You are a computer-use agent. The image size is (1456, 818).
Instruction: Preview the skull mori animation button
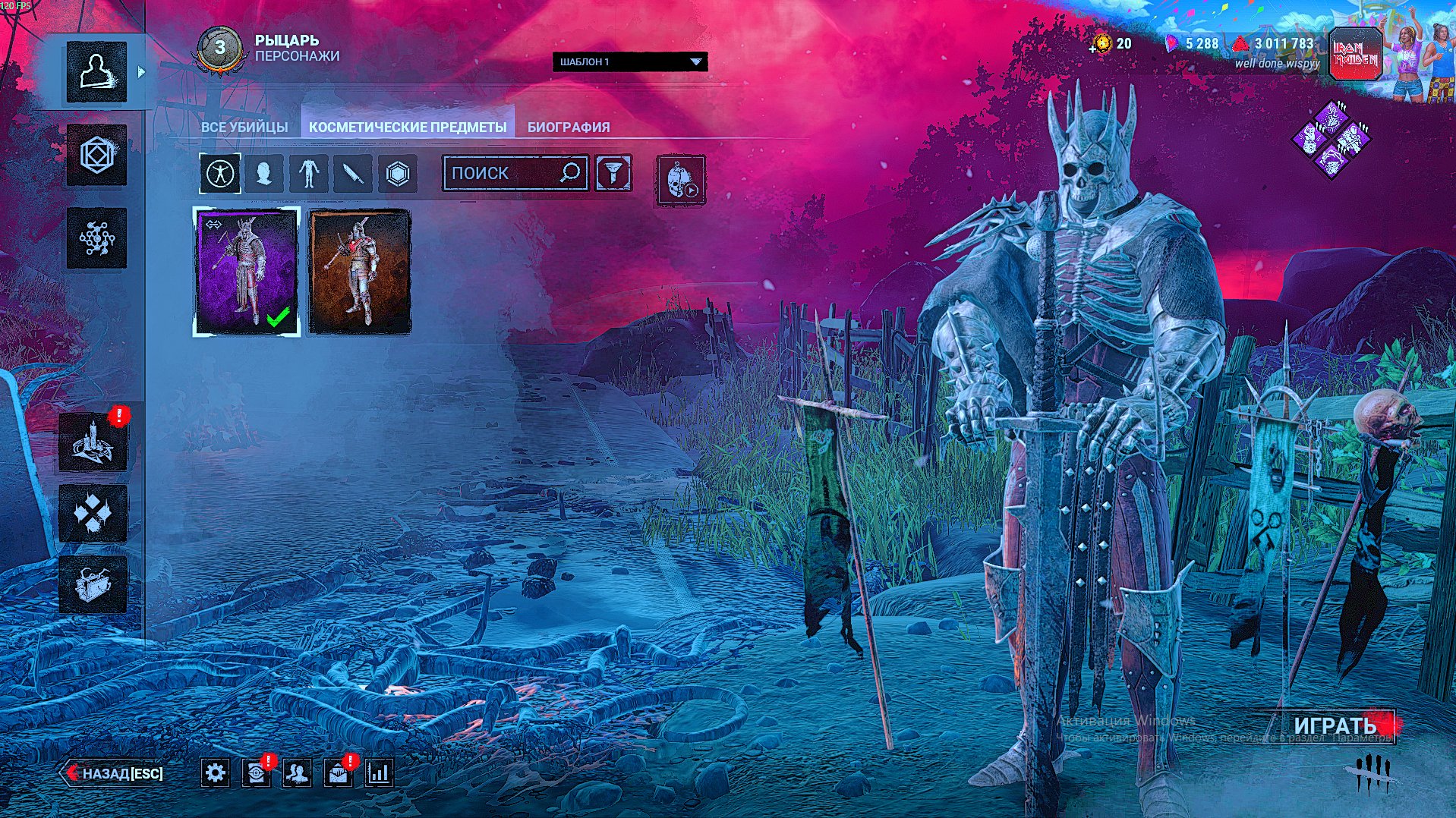[x=680, y=180]
